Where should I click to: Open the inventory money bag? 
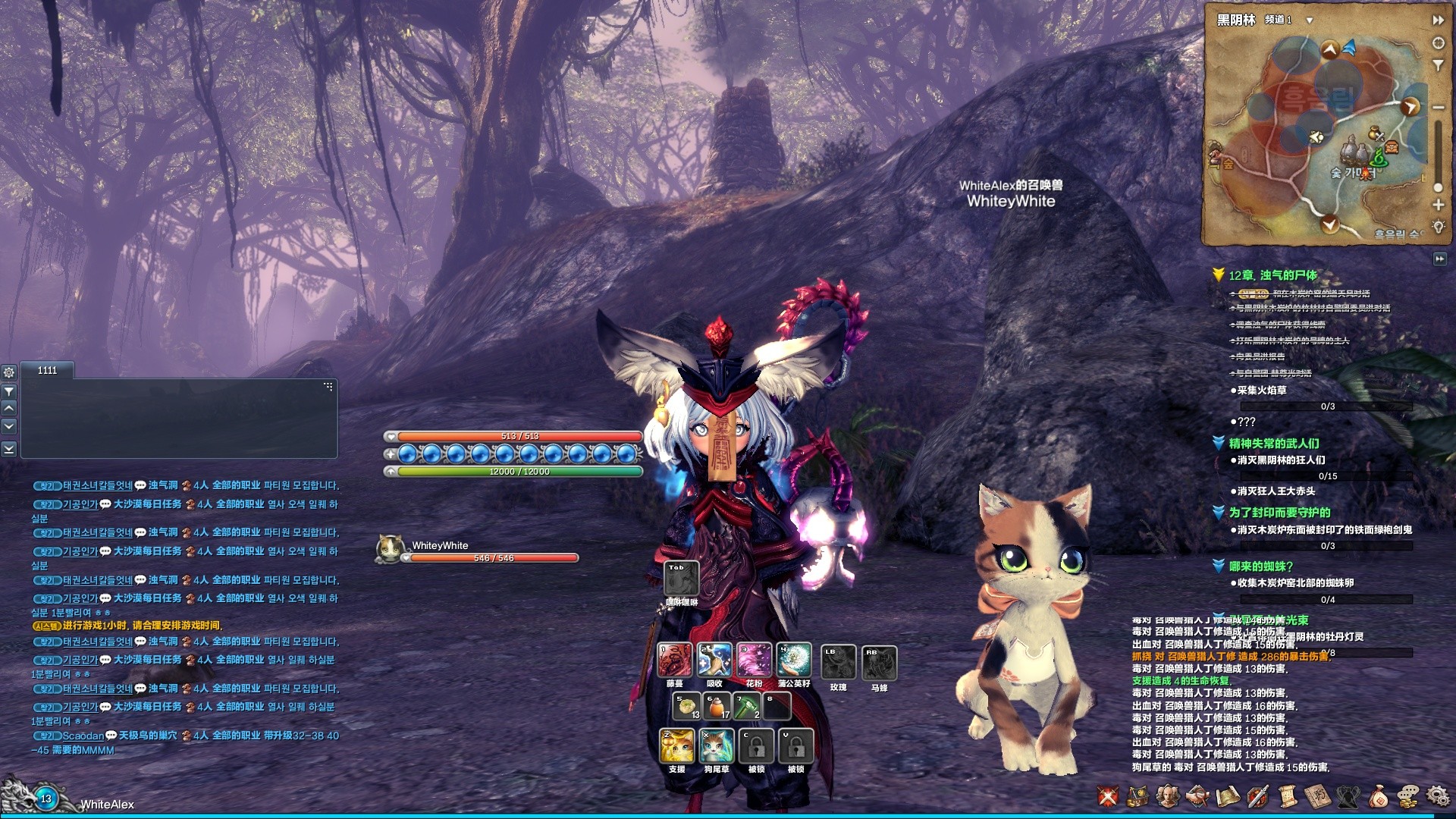[1379, 796]
